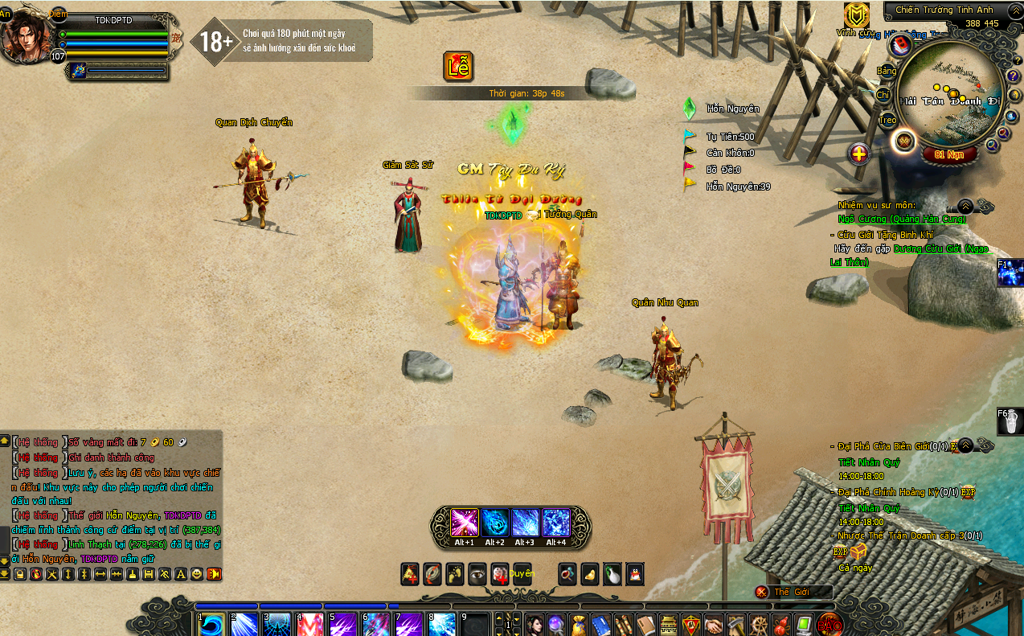Cast the ice skill in hotbar slot 8

[x=441, y=625]
